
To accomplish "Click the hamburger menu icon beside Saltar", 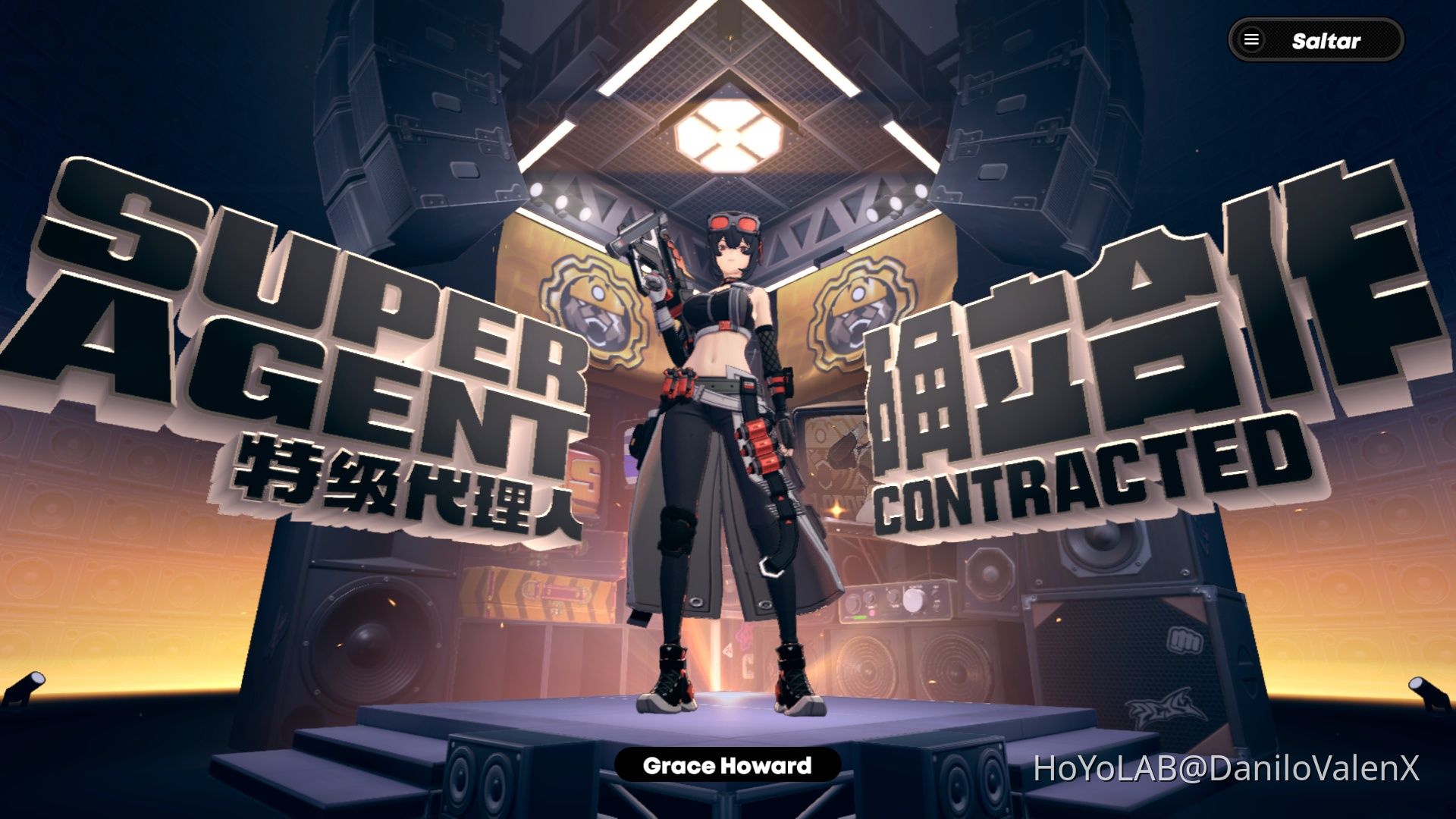I will point(1250,41).
